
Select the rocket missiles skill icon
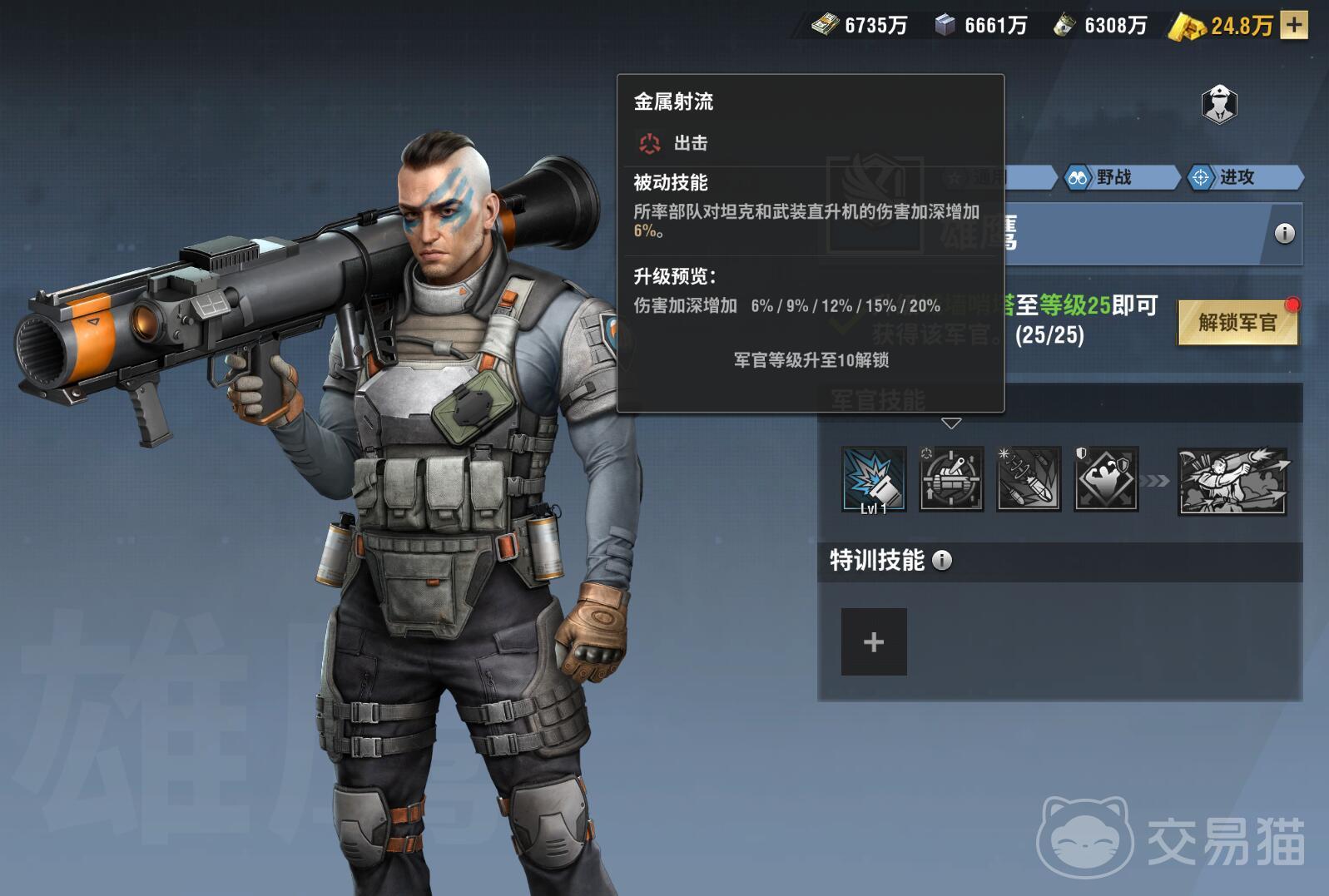tap(1029, 479)
